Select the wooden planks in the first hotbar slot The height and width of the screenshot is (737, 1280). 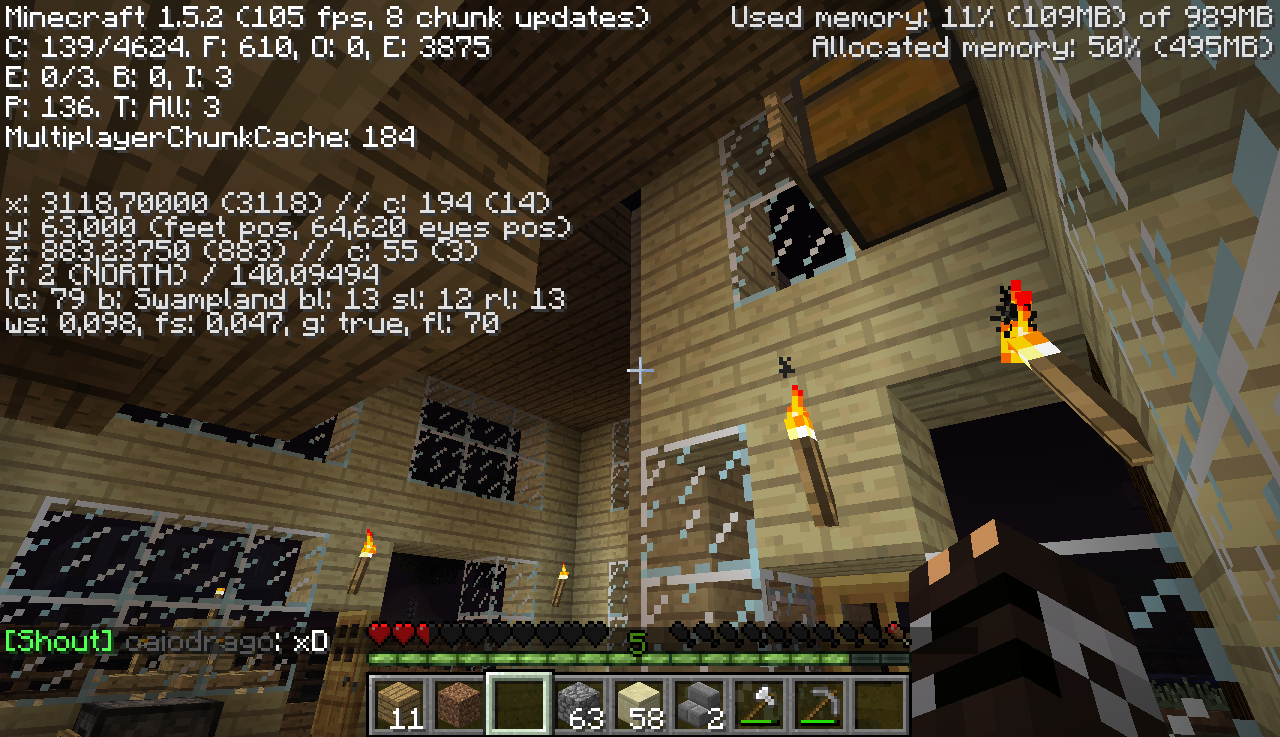(x=399, y=703)
